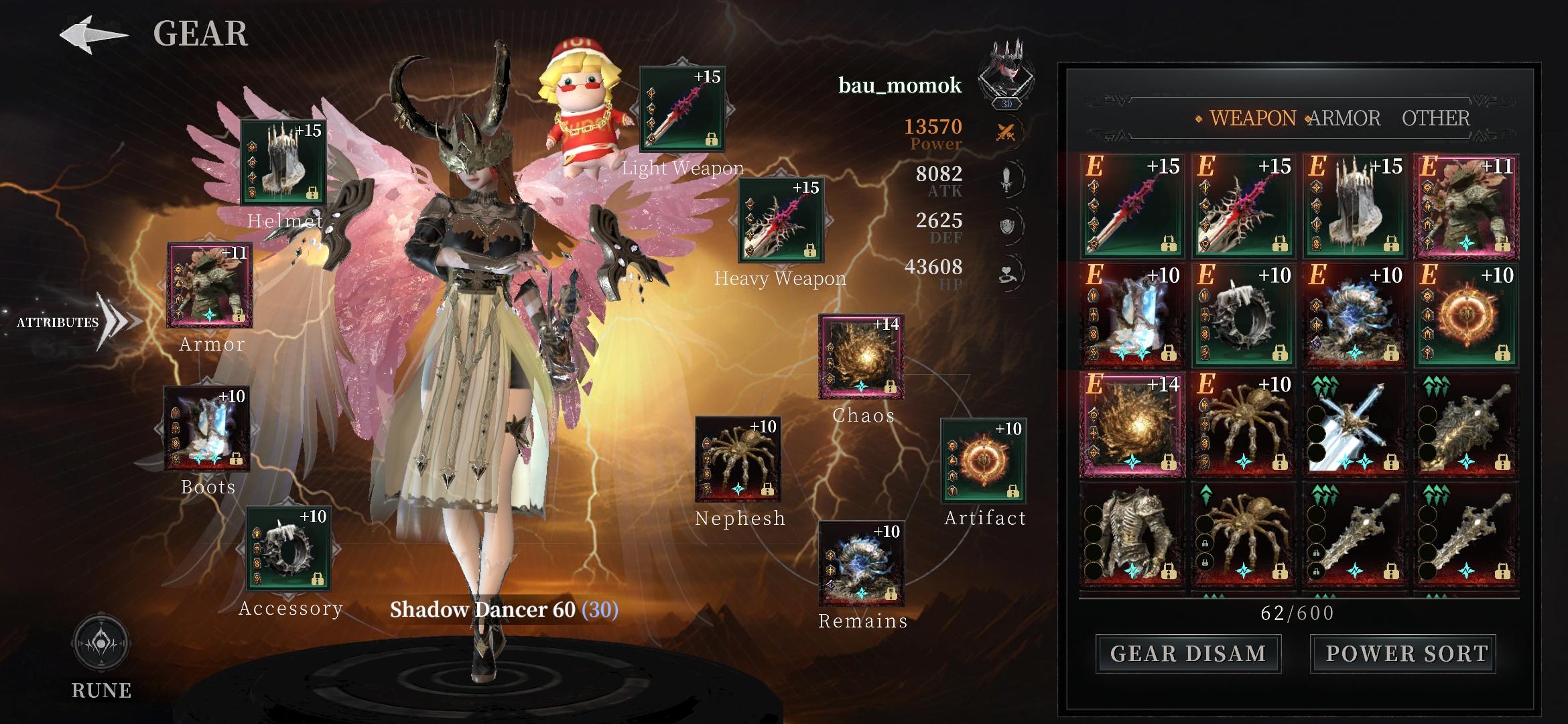
Task: Select the equipped Heavy Weapon slot
Action: click(781, 220)
